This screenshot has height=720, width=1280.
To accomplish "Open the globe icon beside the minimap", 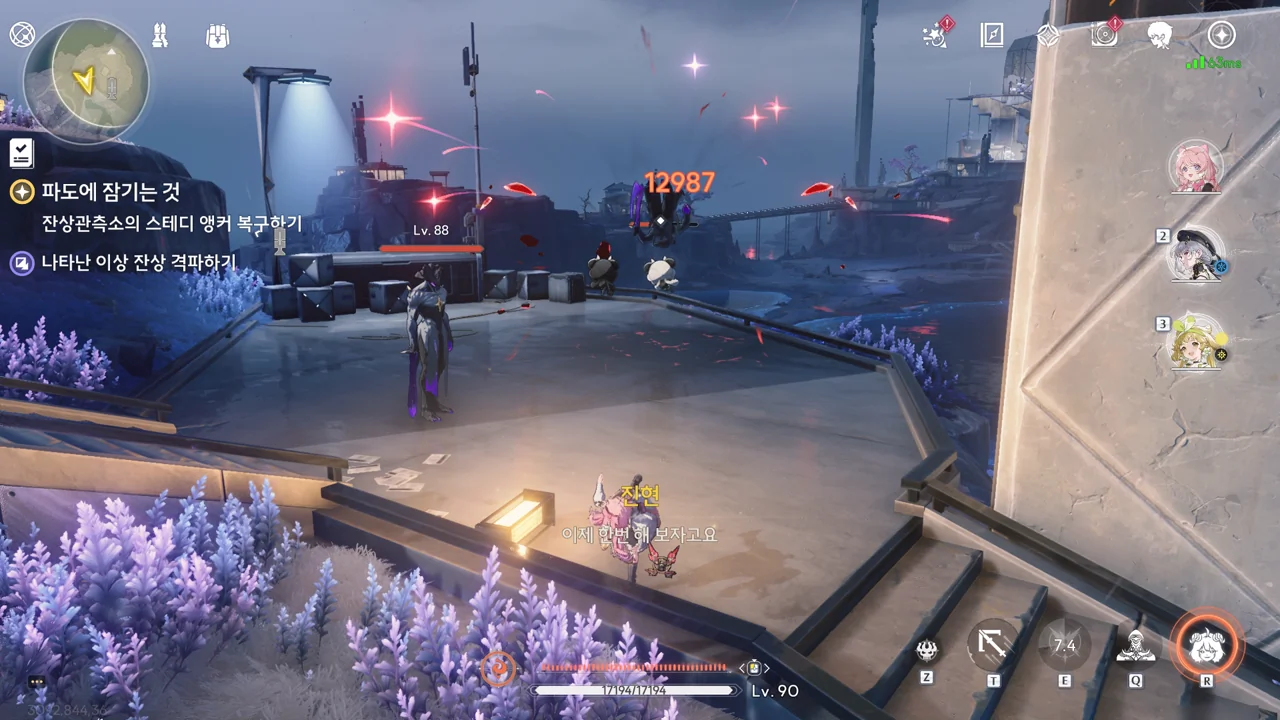I will (22, 35).
